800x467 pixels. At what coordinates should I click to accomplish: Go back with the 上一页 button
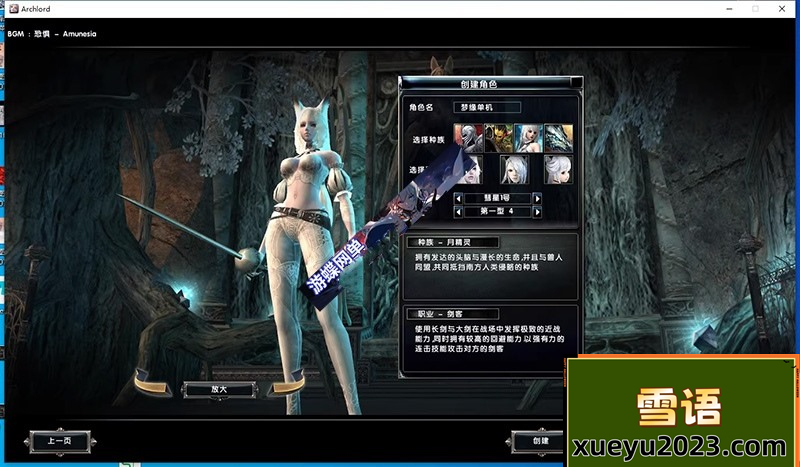pos(59,440)
